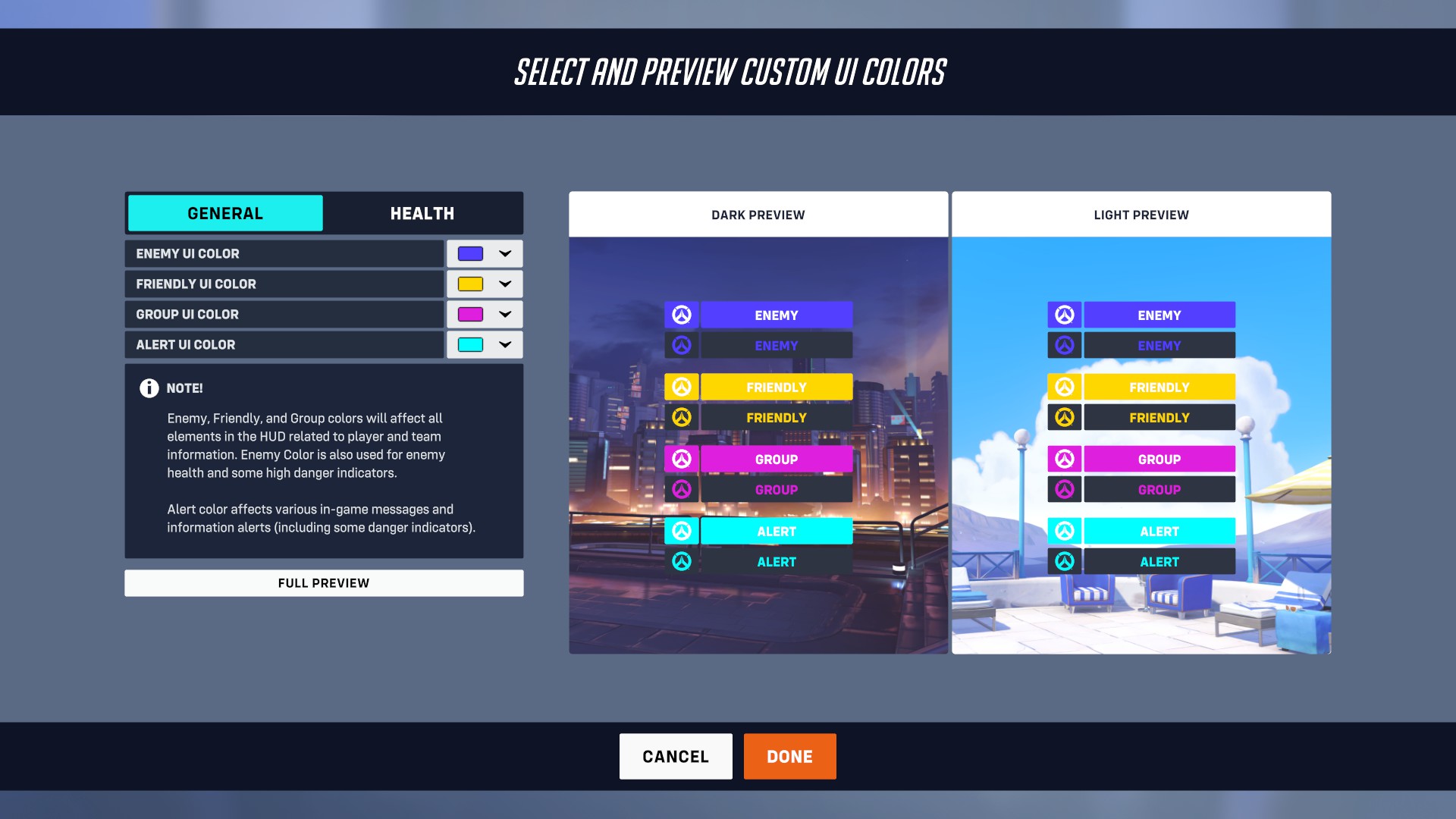This screenshot has height=819, width=1456.
Task: Cancel the color customization
Action: (x=675, y=756)
